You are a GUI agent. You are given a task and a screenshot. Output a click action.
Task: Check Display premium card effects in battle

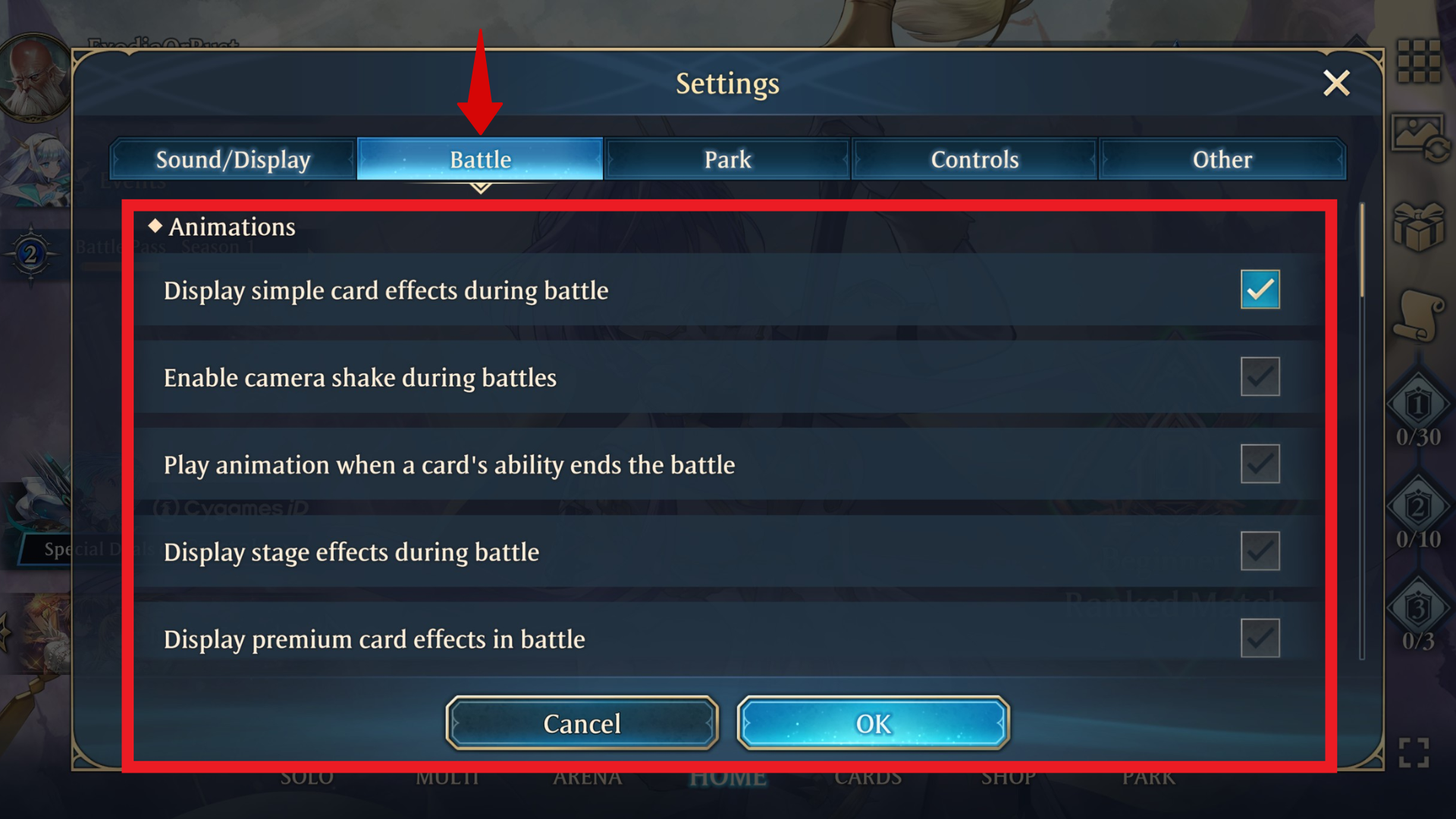coord(1260,638)
